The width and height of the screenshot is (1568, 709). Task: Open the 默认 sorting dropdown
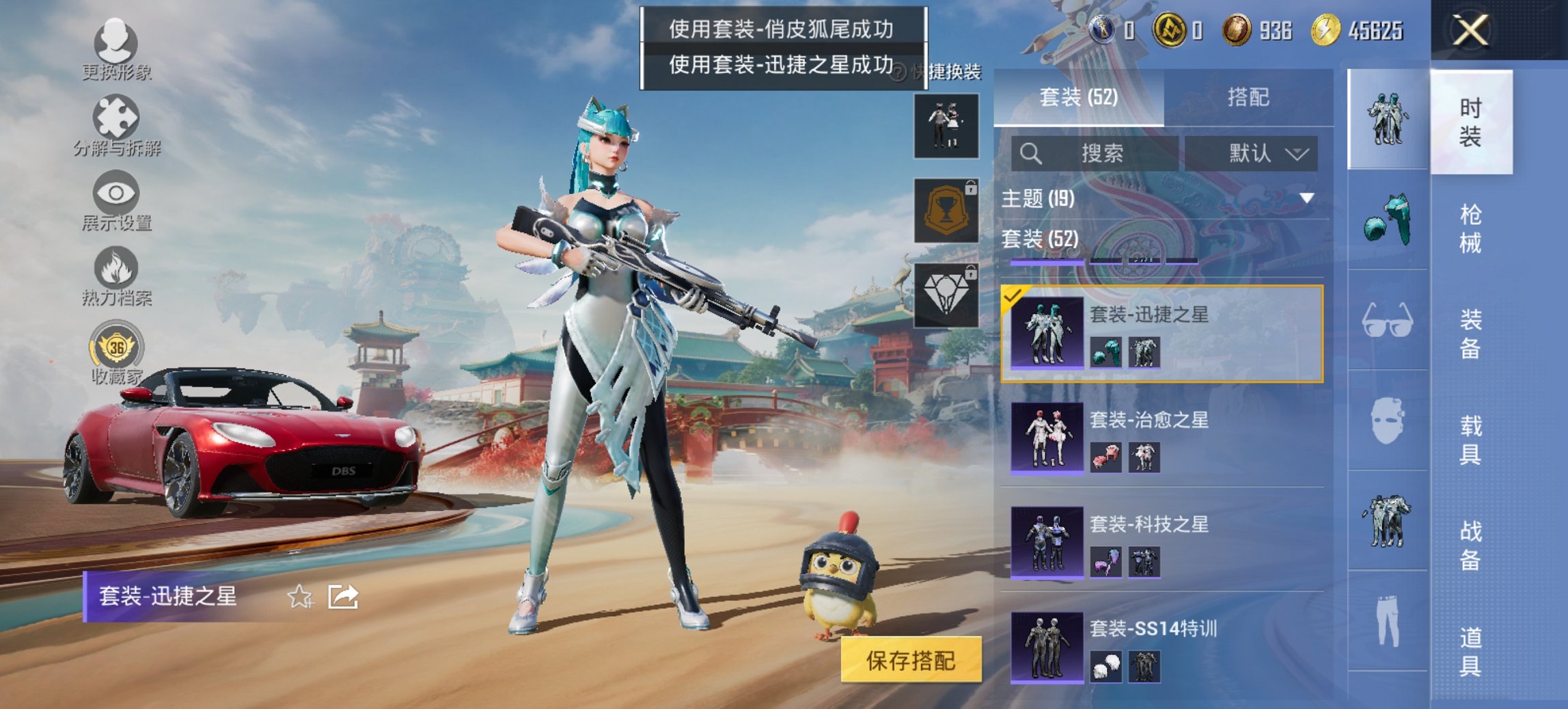click(x=1256, y=153)
